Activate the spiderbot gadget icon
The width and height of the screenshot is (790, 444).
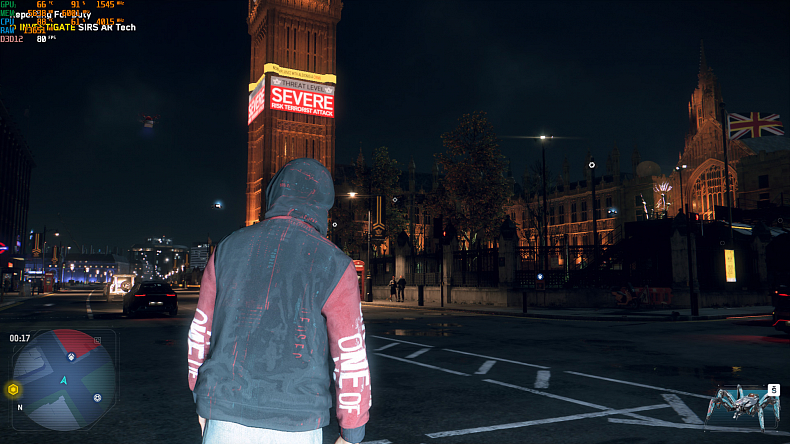tap(740, 405)
